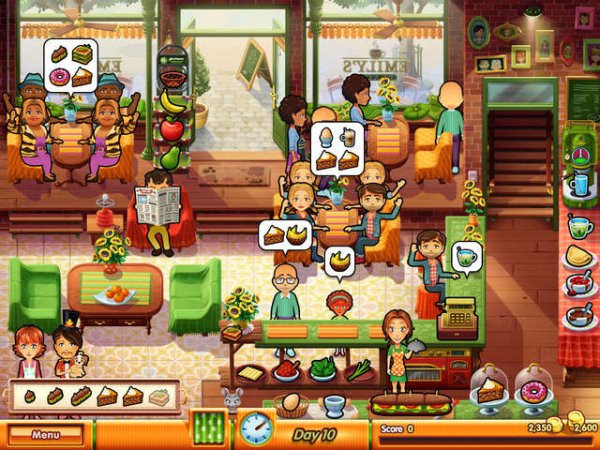The image size is (600, 450).
Task: Select the omelette plate
Action: click(x=579, y=258)
